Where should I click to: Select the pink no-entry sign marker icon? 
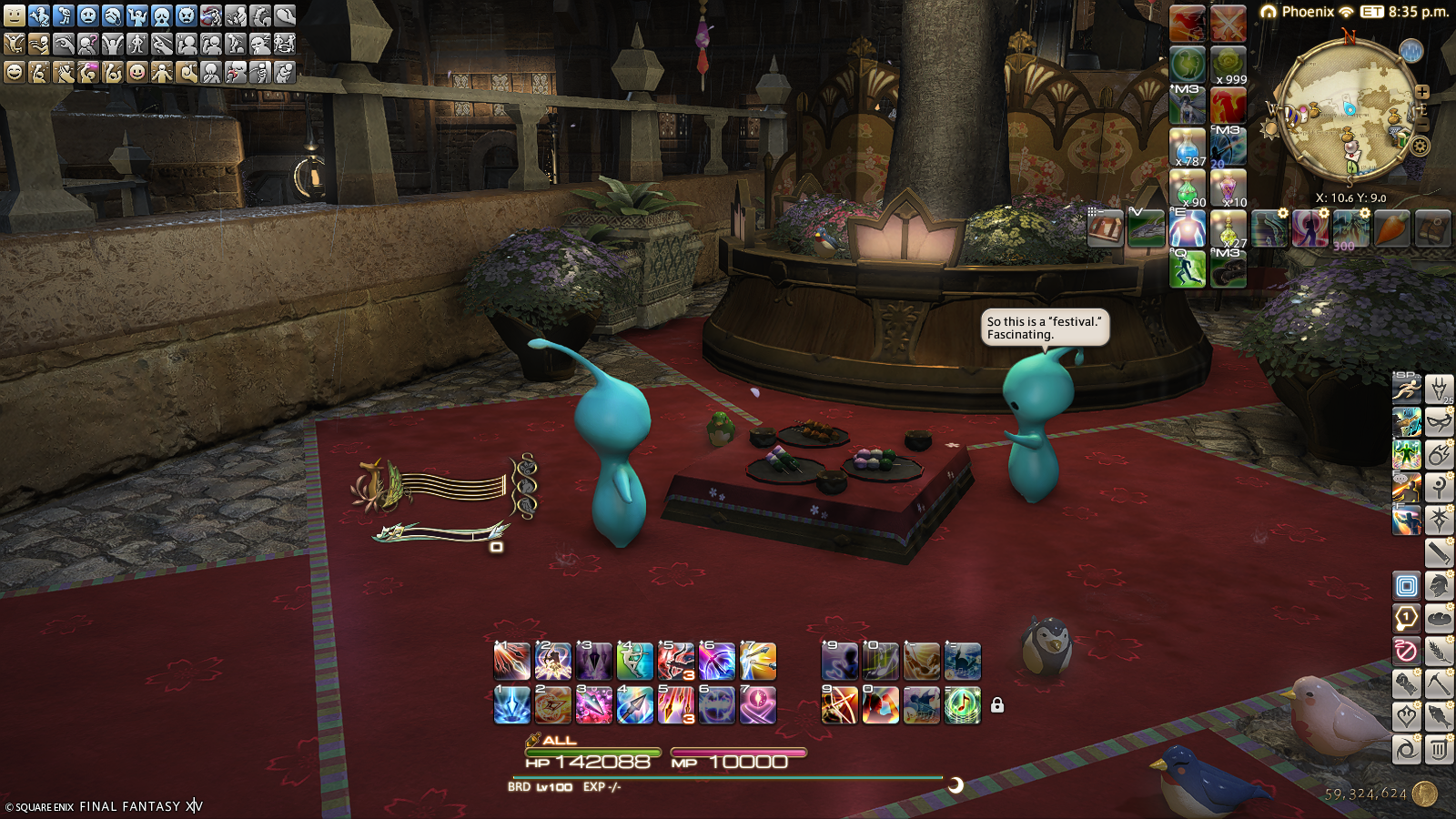(x=1406, y=651)
